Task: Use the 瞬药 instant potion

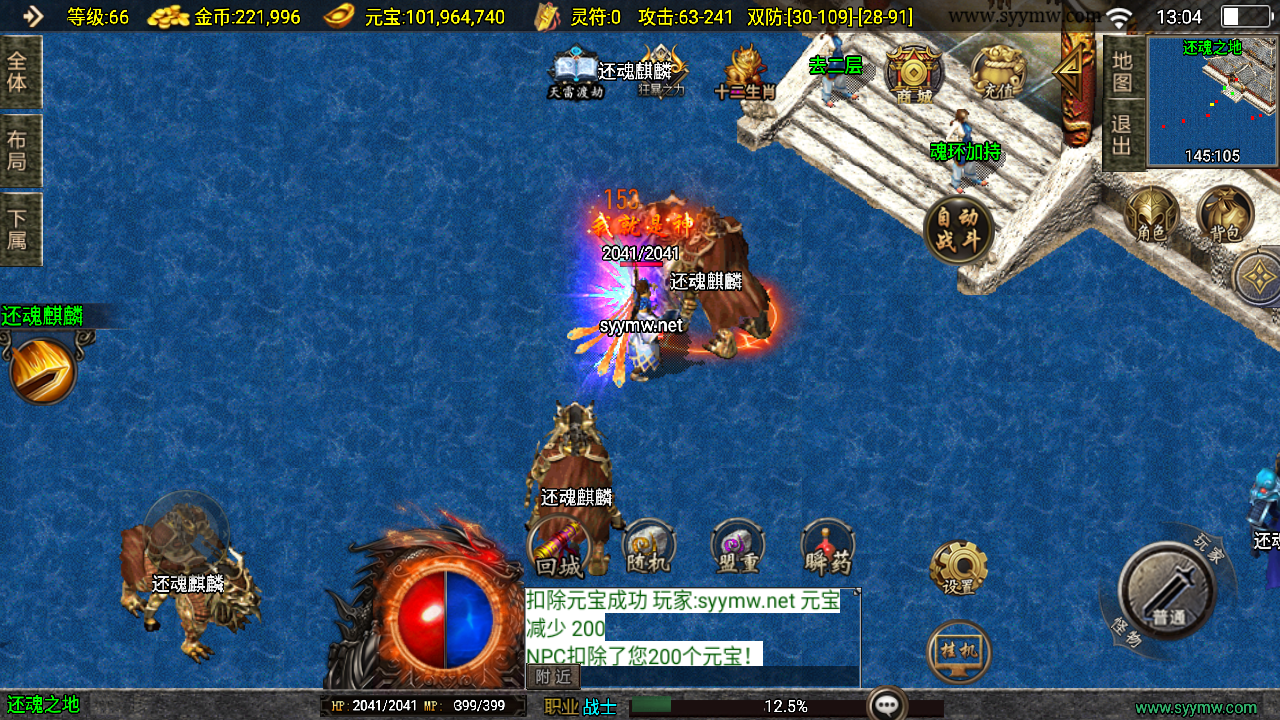Action: (x=828, y=548)
